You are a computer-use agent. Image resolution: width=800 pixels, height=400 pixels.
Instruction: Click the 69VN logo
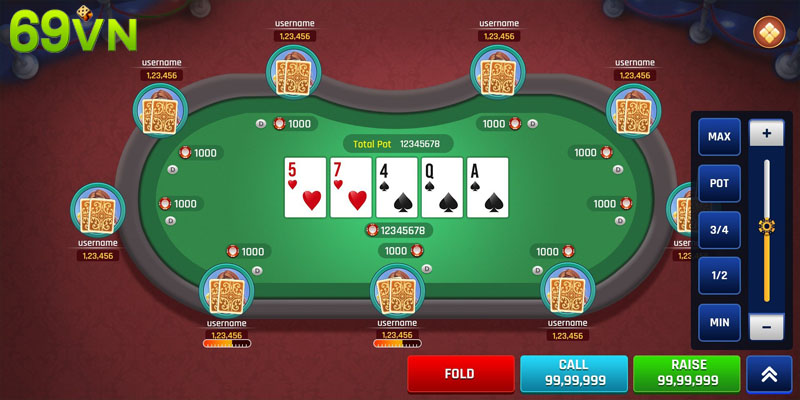62,33
